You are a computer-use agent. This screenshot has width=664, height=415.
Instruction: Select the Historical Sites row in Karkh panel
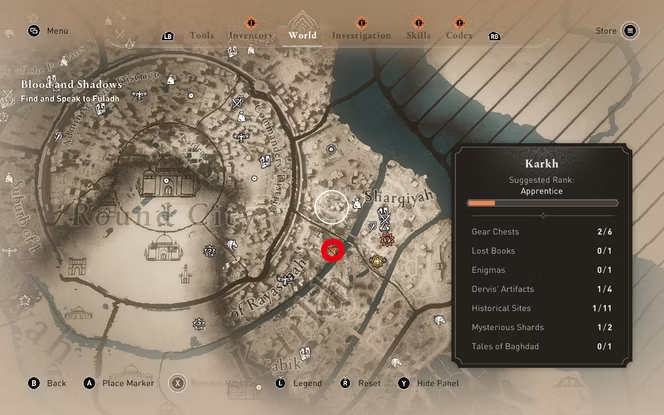(x=541, y=308)
